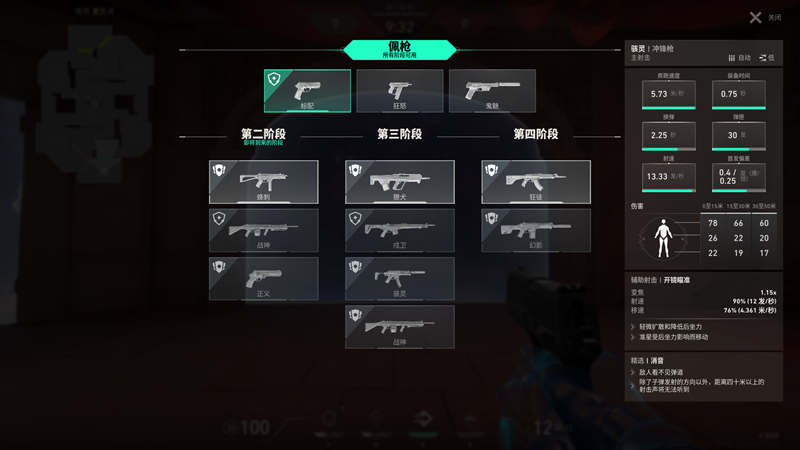Pick the 戍卫 rifle card
800x450 pixels.
coord(399,230)
